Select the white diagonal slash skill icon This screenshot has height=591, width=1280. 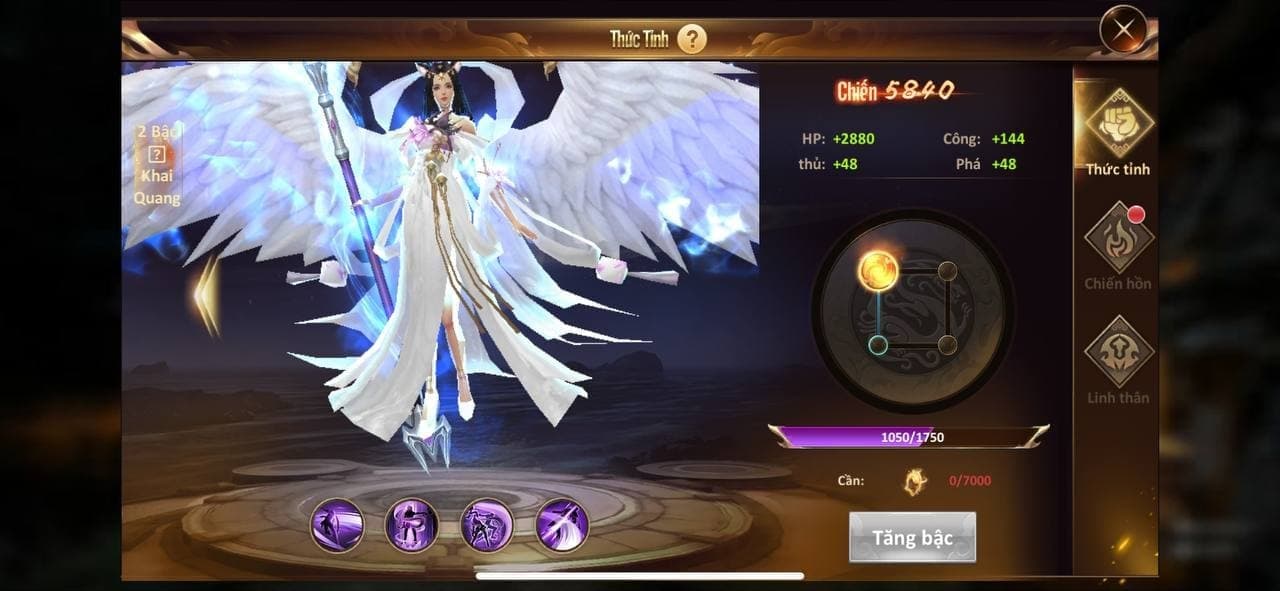(x=562, y=525)
